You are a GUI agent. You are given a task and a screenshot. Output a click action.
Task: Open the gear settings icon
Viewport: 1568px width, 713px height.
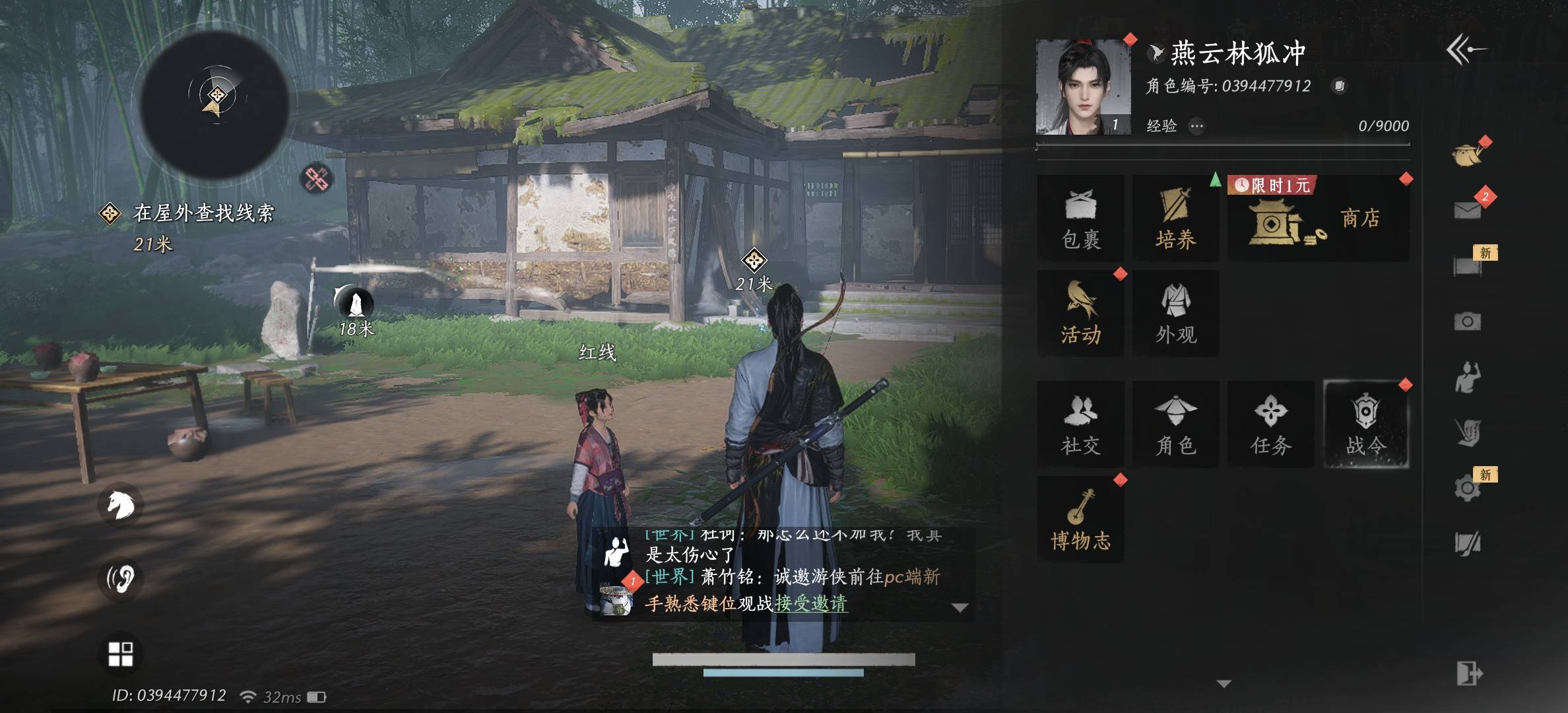[x=1467, y=489]
